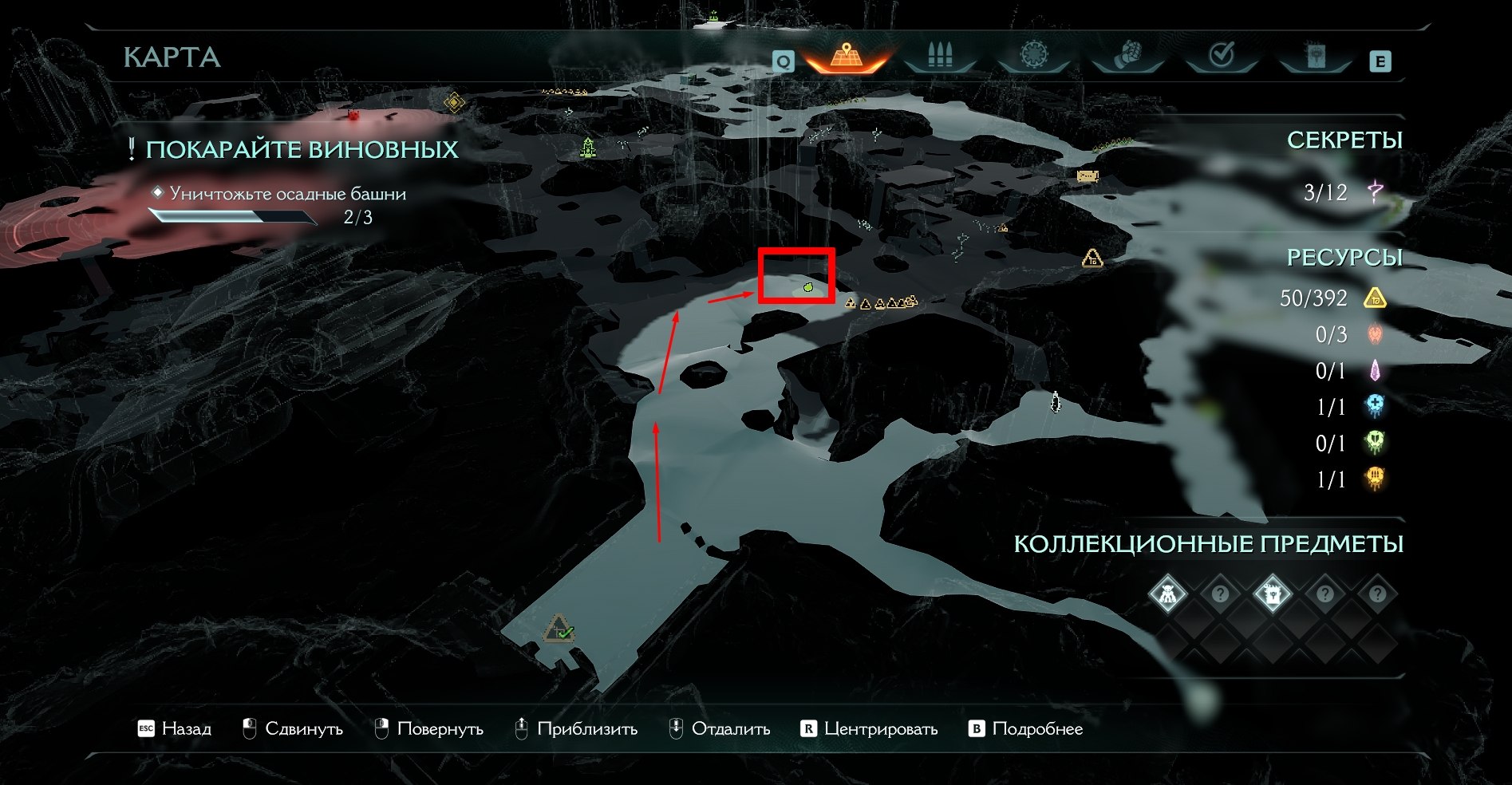Viewport: 1512px width, 785px height.
Task: Click the Назад back button
Action: [175, 728]
